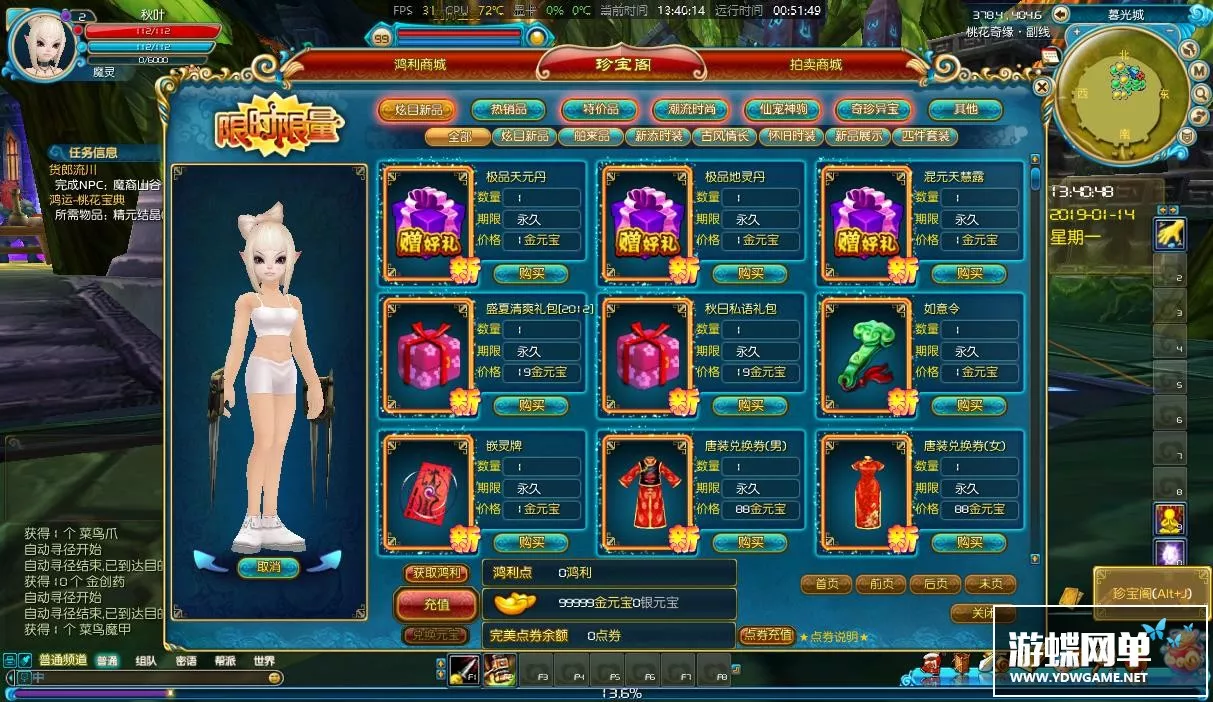1213x702 pixels.
Task: Filter by the 古风情长 subcategory
Action: click(x=725, y=136)
